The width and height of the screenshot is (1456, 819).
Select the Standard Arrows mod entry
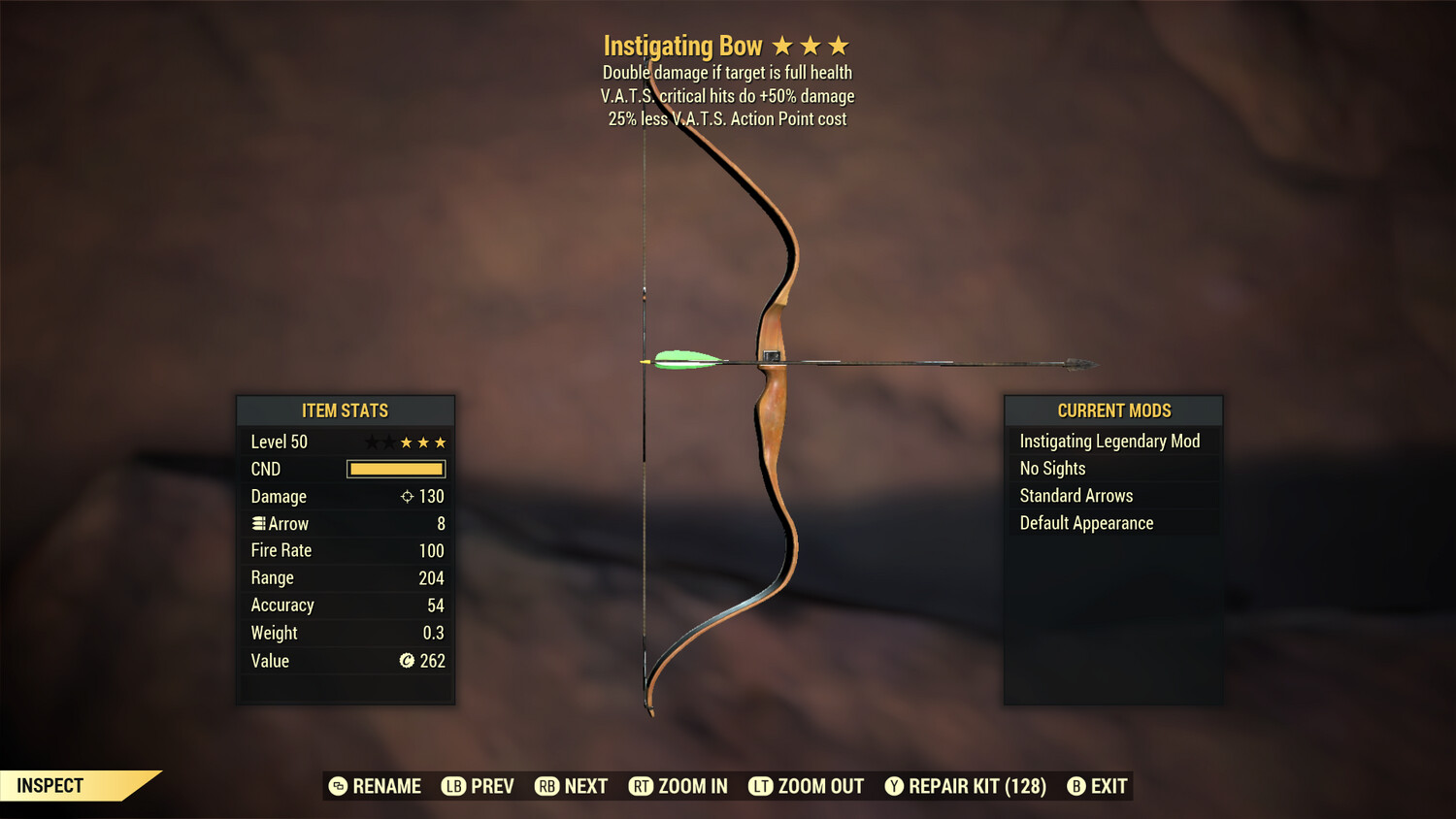coord(1075,495)
